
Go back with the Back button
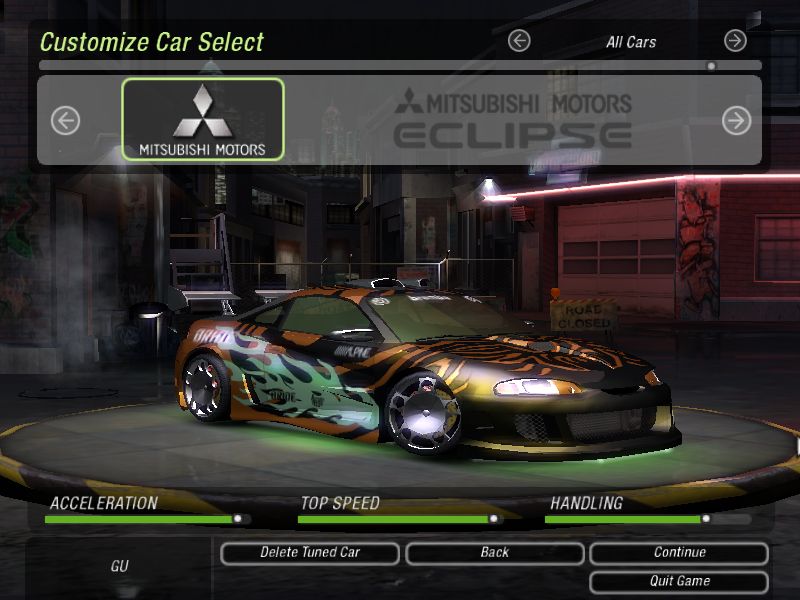[x=494, y=552]
